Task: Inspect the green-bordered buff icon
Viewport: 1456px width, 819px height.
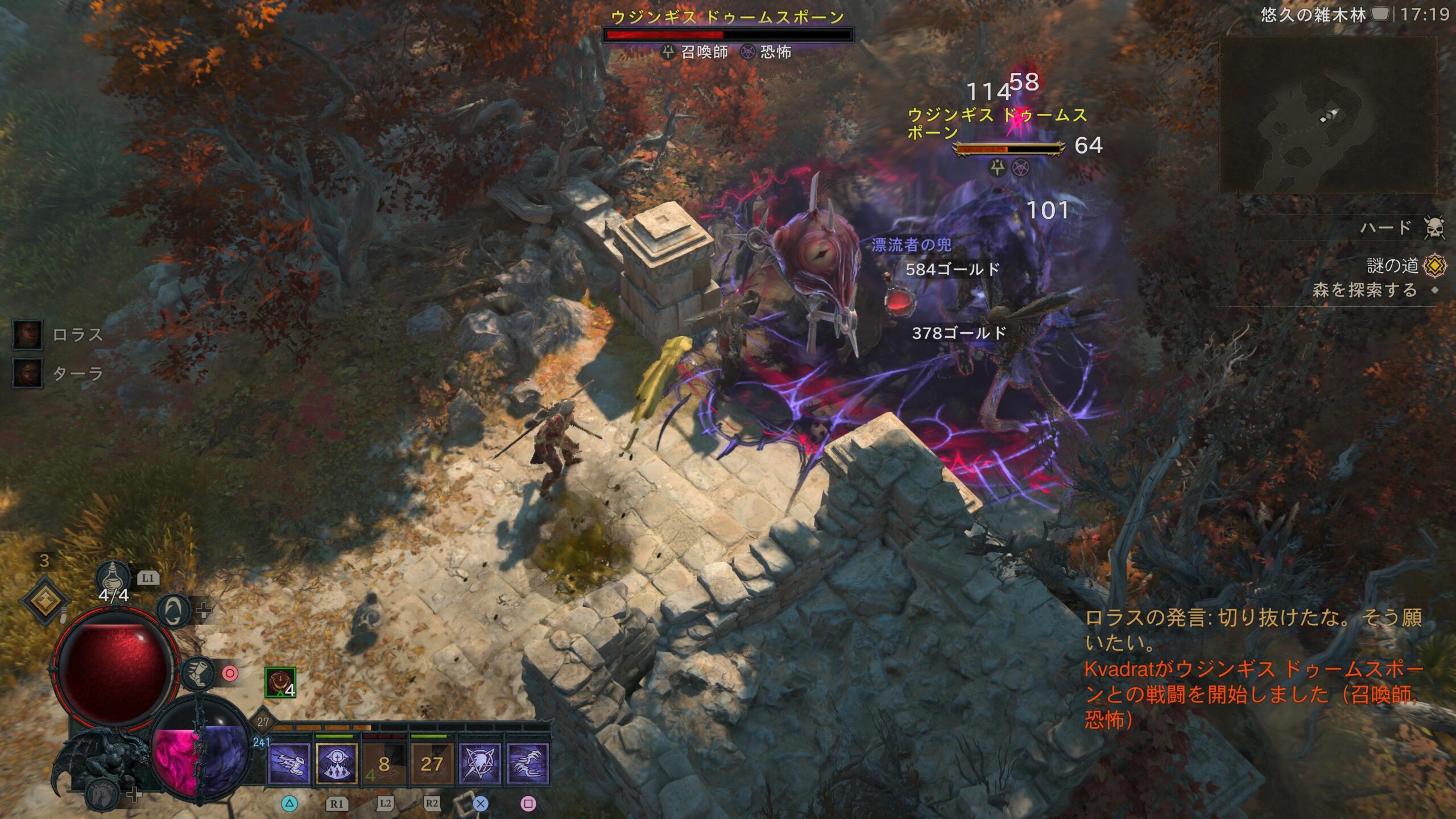Action: pos(280,682)
